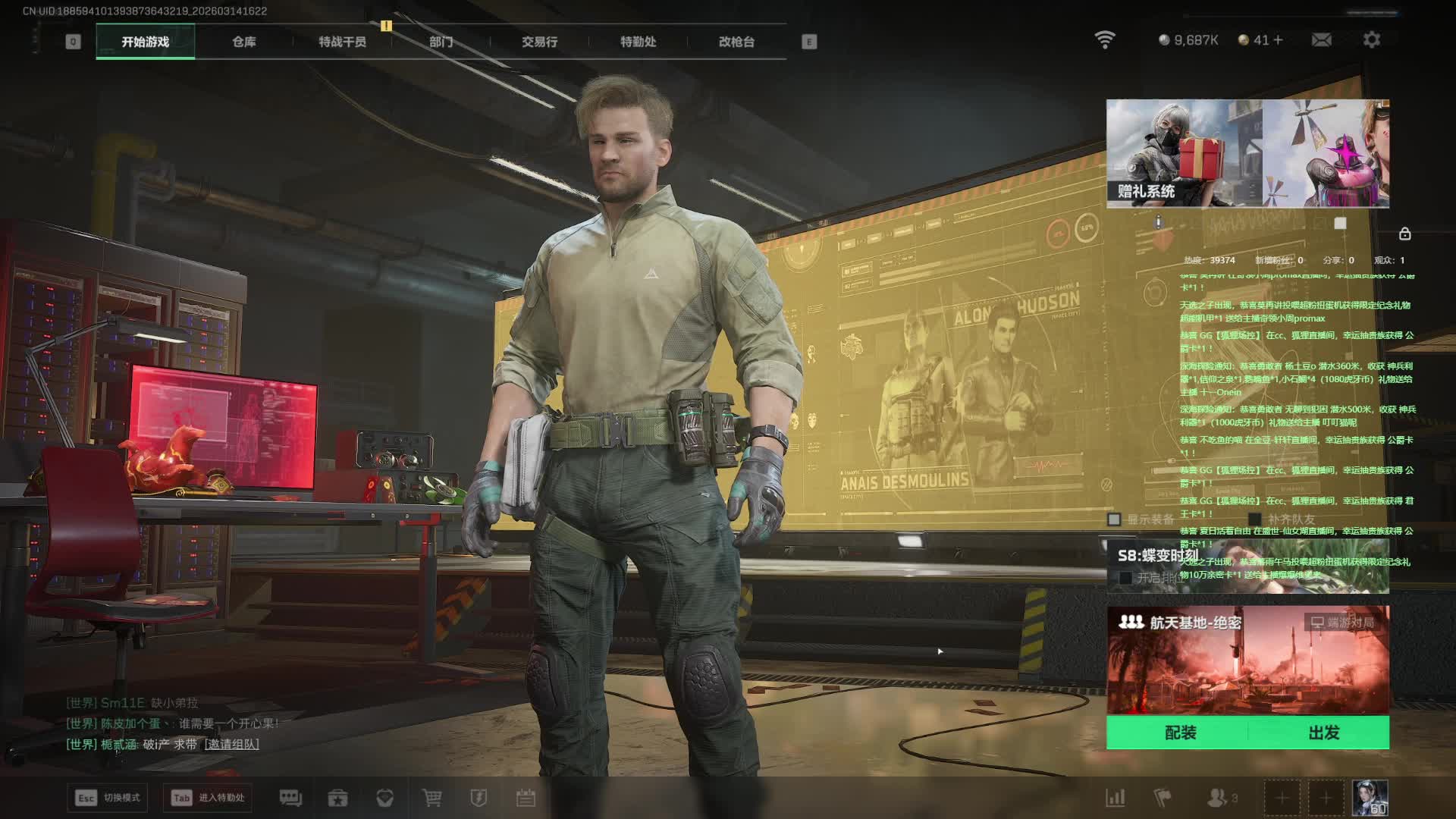
Task: Open the mail envelope icon
Action: [1321, 39]
